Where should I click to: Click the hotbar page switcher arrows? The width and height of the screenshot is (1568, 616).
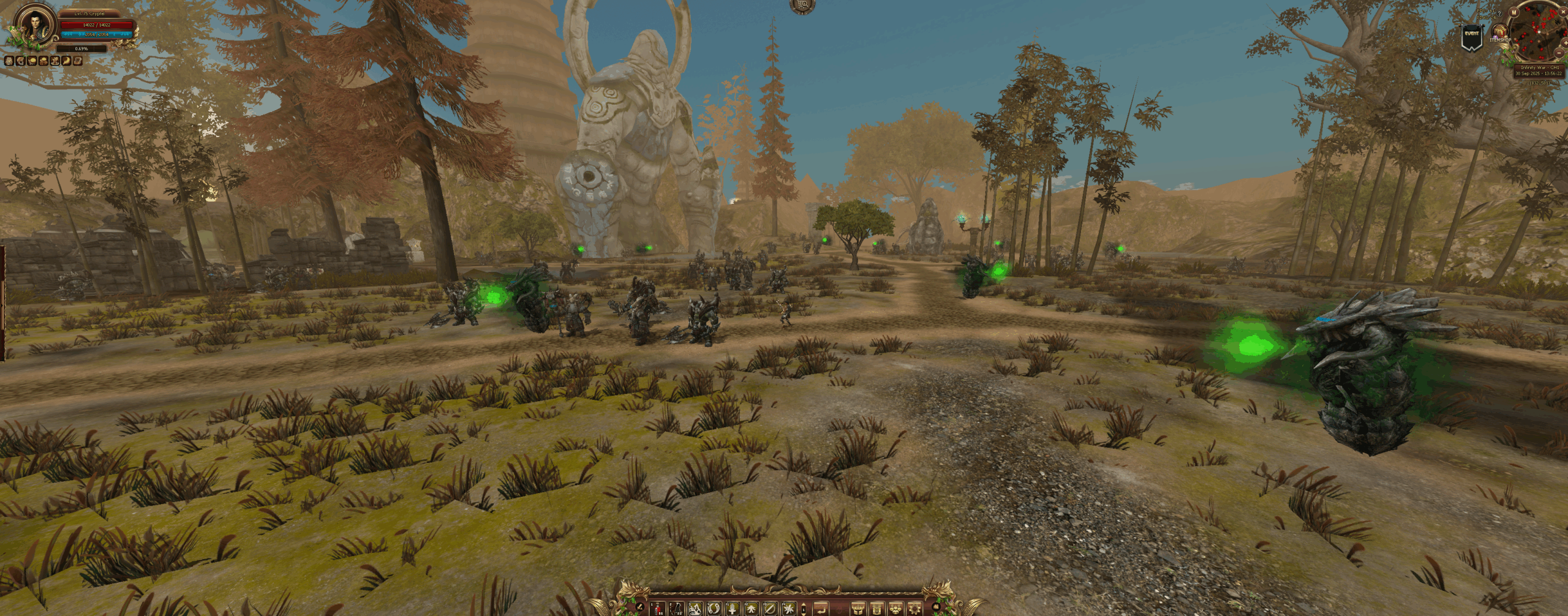(x=804, y=610)
